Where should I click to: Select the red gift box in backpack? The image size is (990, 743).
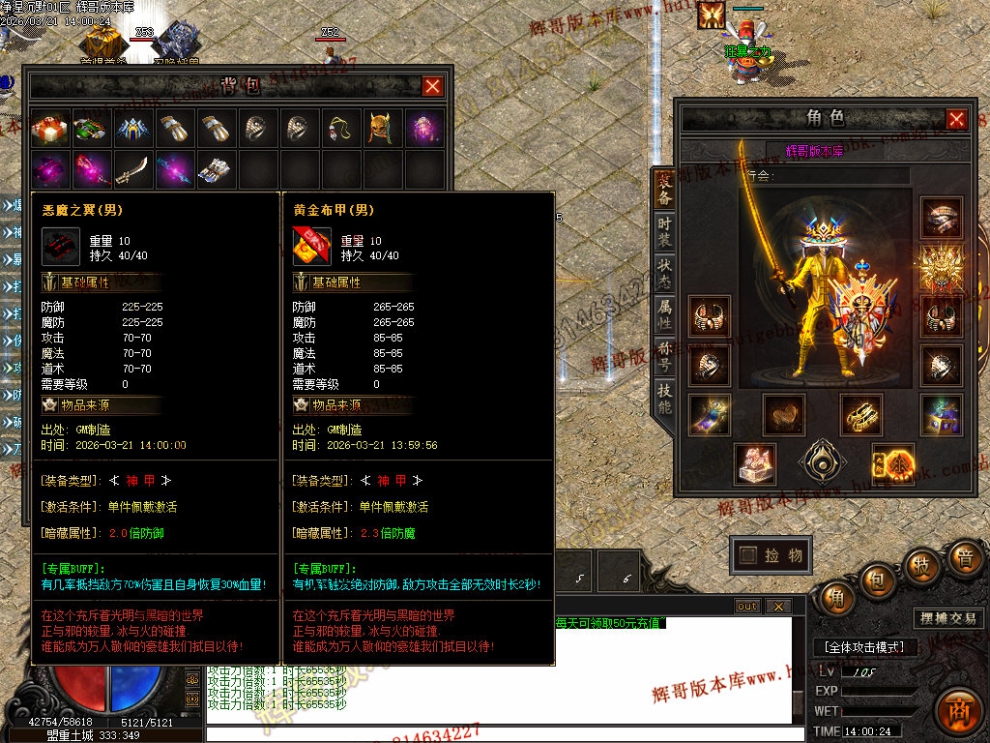[49, 129]
